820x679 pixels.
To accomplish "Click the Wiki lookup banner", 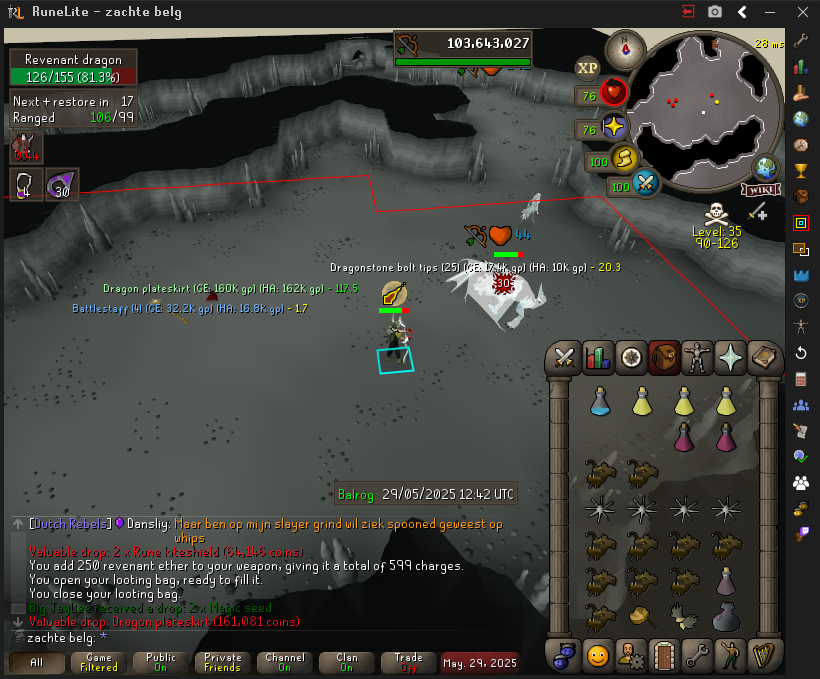I will coord(761,189).
